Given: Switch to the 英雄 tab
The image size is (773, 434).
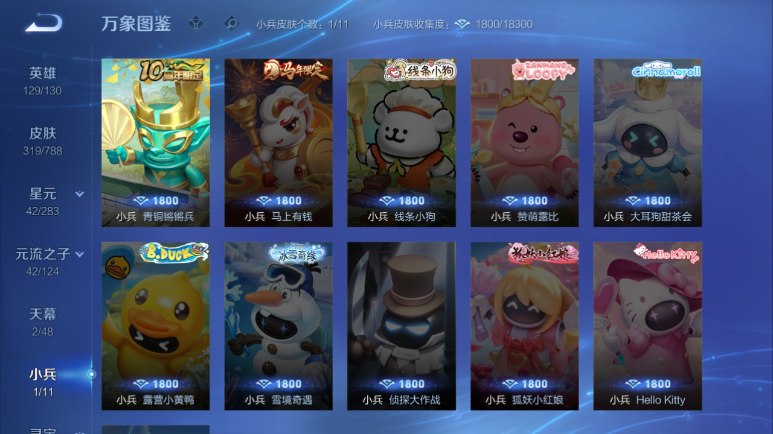Looking at the screenshot, I should click(x=43, y=80).
